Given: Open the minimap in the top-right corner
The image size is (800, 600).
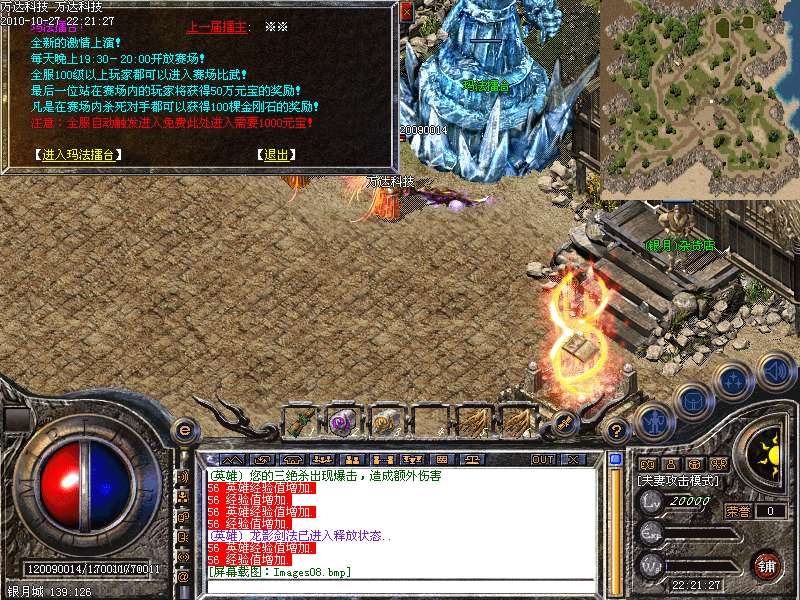Looking at the screenshot, I should tap(699, 98).
